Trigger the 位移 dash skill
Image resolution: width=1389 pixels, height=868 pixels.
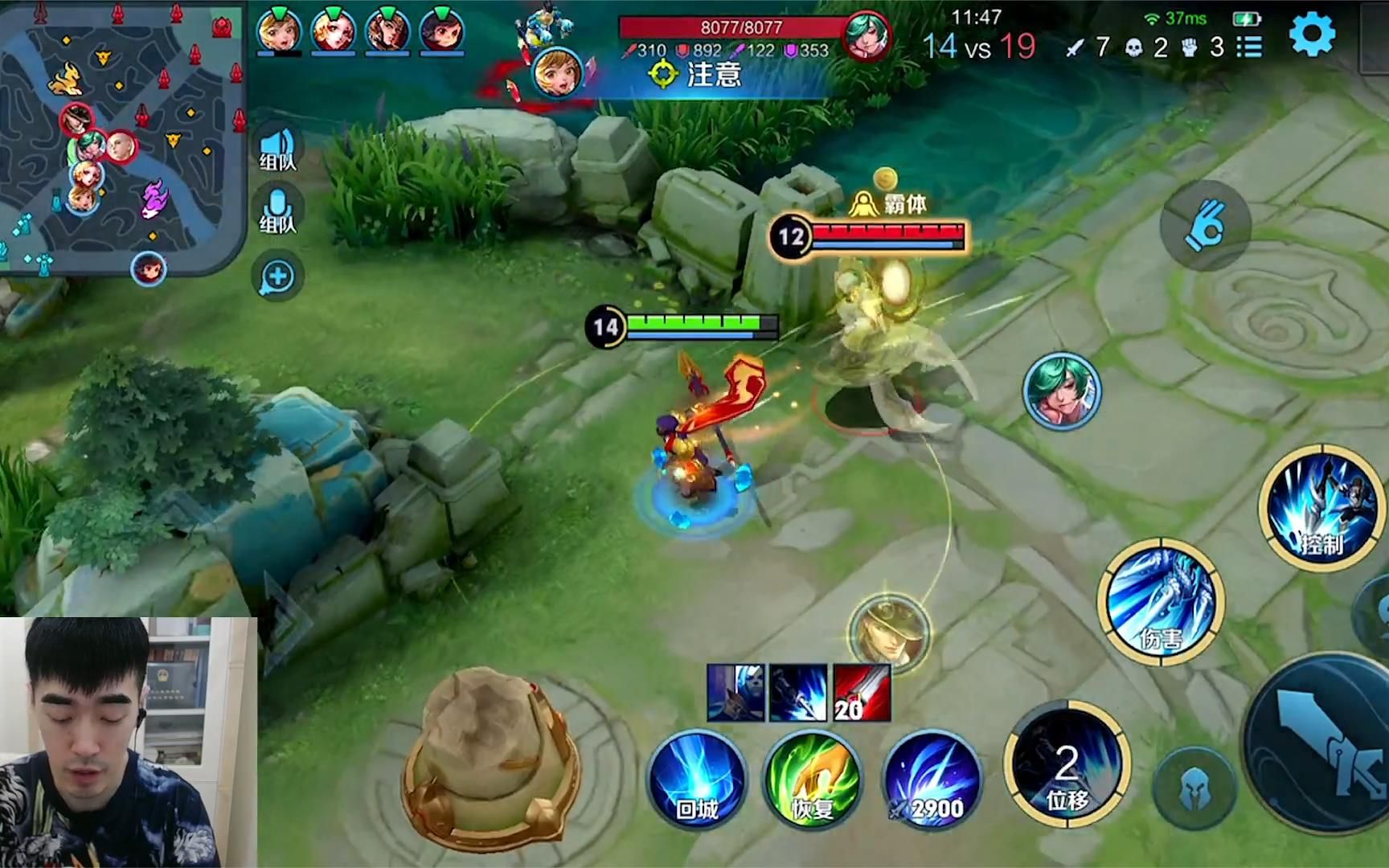click(1066, 765)
